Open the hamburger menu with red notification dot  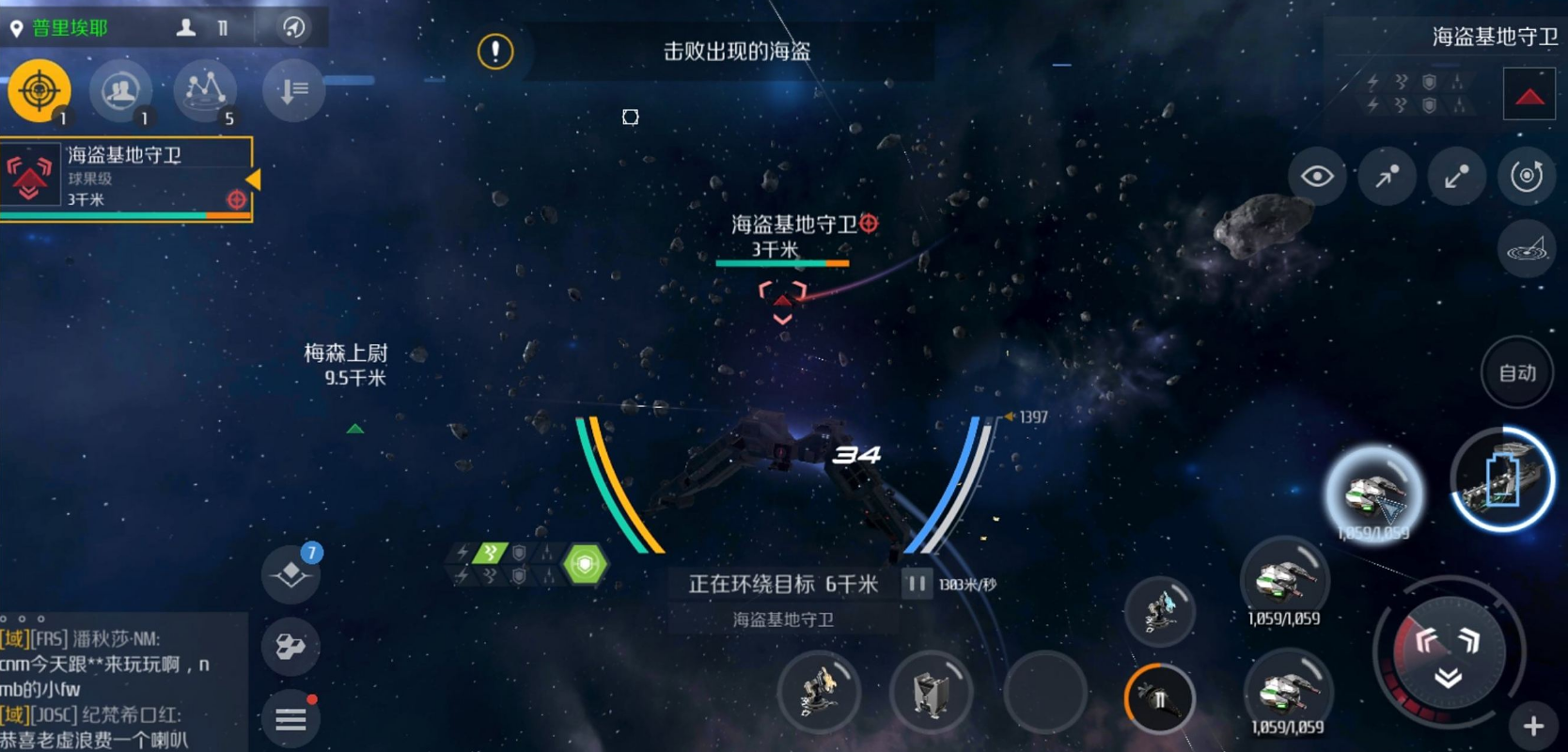[x=290, y=719]
